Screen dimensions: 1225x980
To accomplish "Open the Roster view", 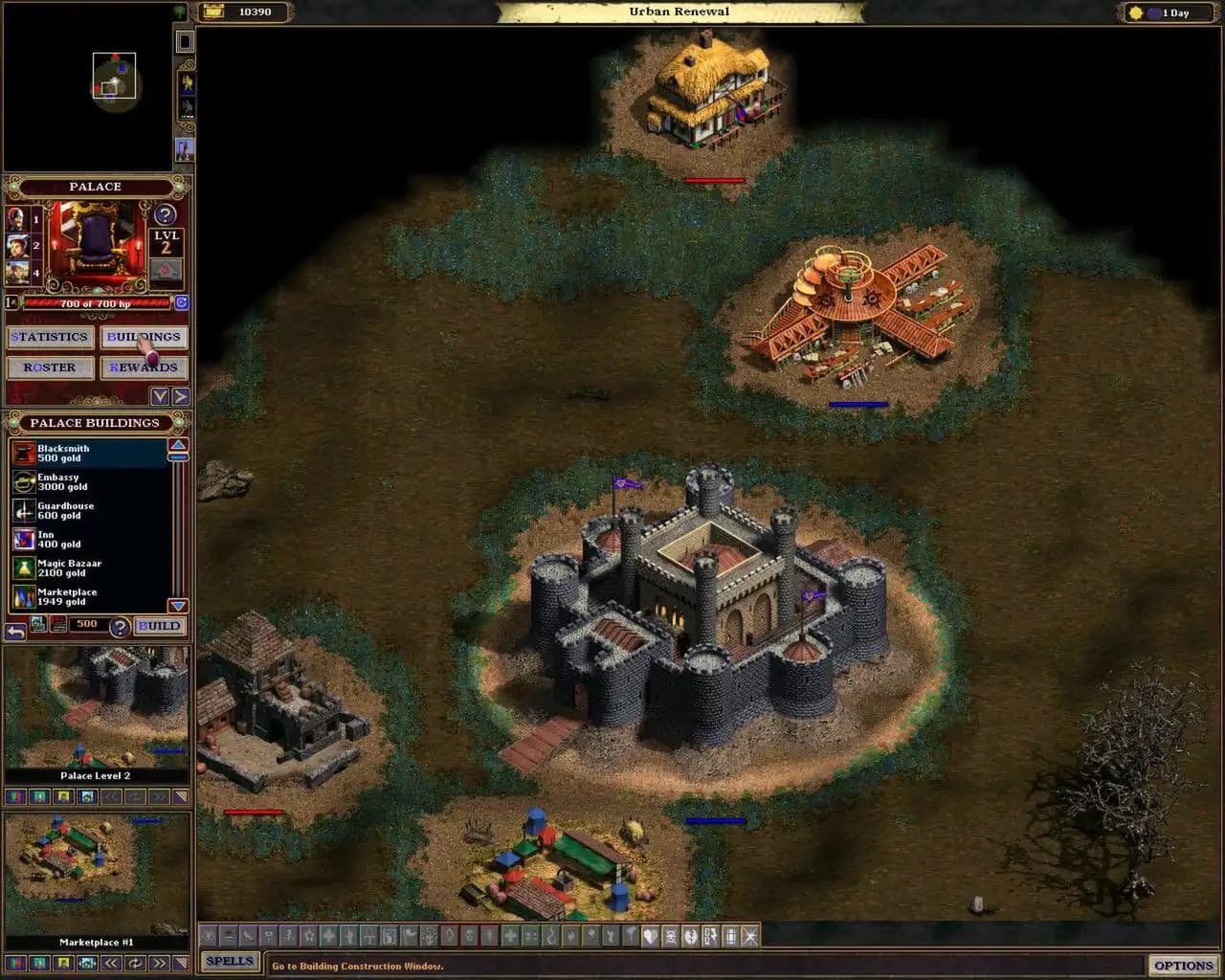I will [50, 367].
